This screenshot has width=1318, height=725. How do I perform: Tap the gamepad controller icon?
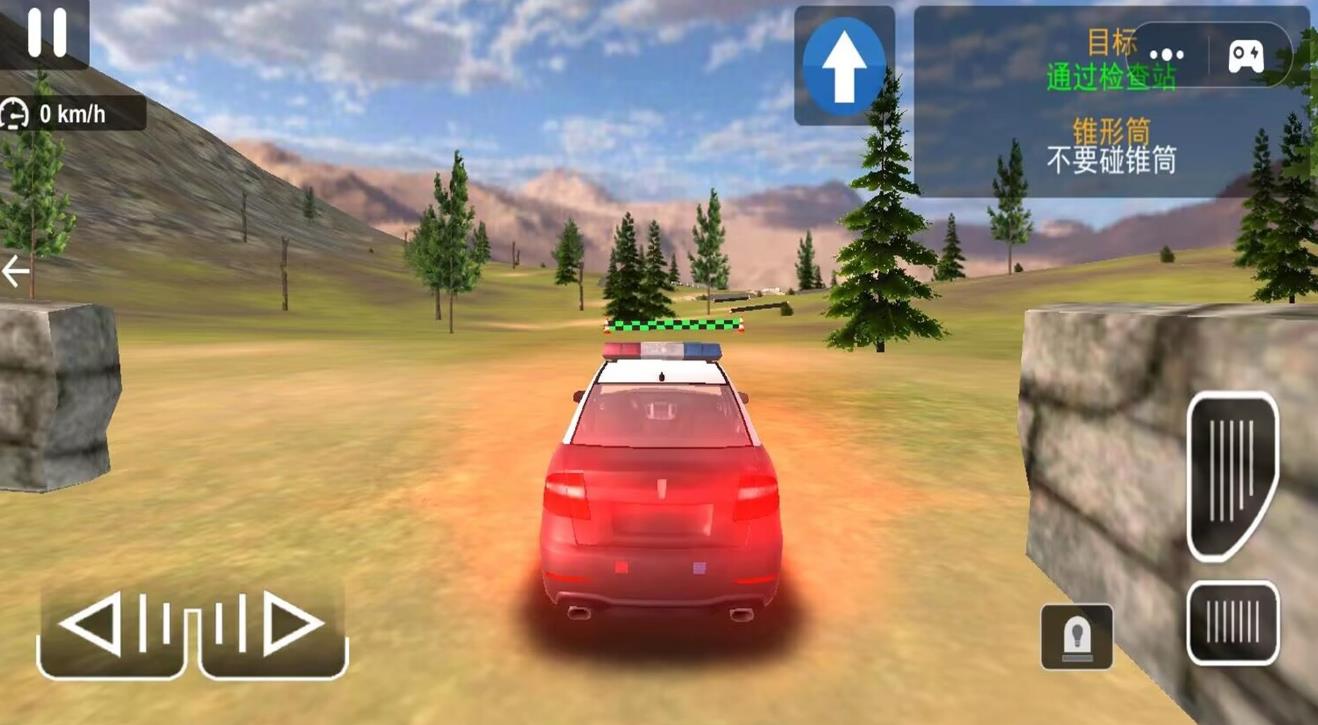pos(1245,56)
